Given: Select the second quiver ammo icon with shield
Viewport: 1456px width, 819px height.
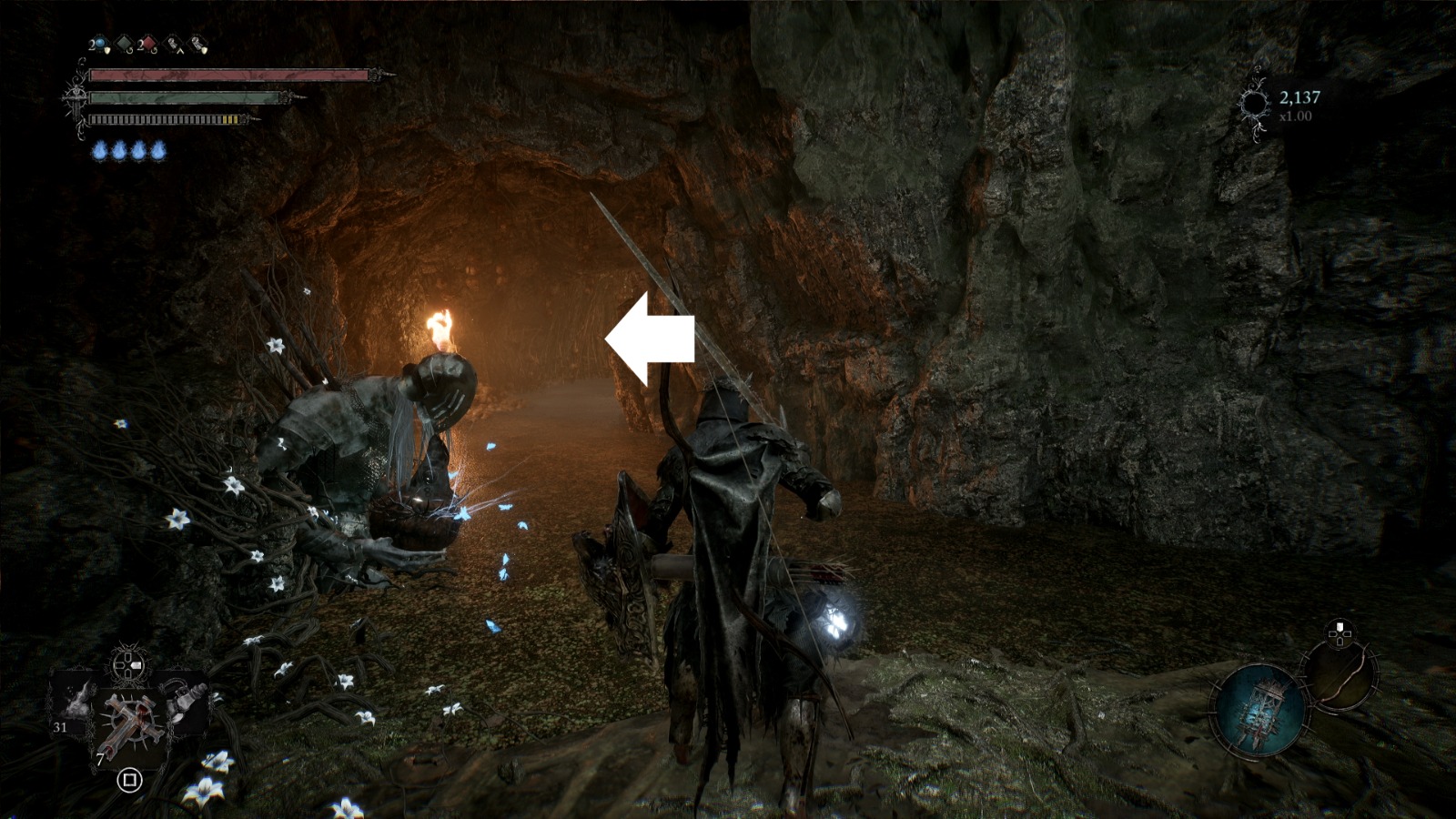Looking at the screenshot, I should [198, 44].
